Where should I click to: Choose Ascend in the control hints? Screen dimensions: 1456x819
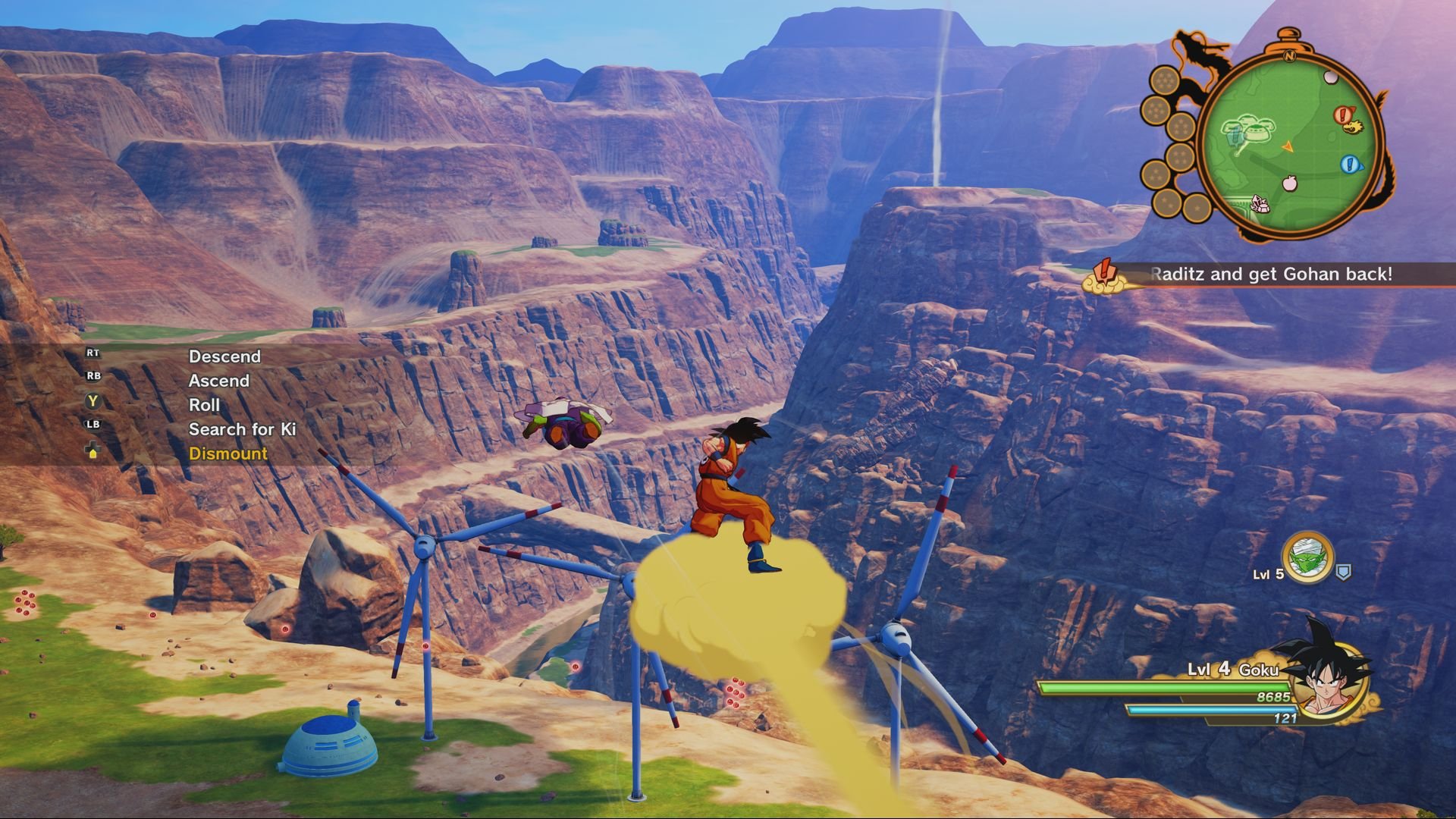(x=218, y=381)
